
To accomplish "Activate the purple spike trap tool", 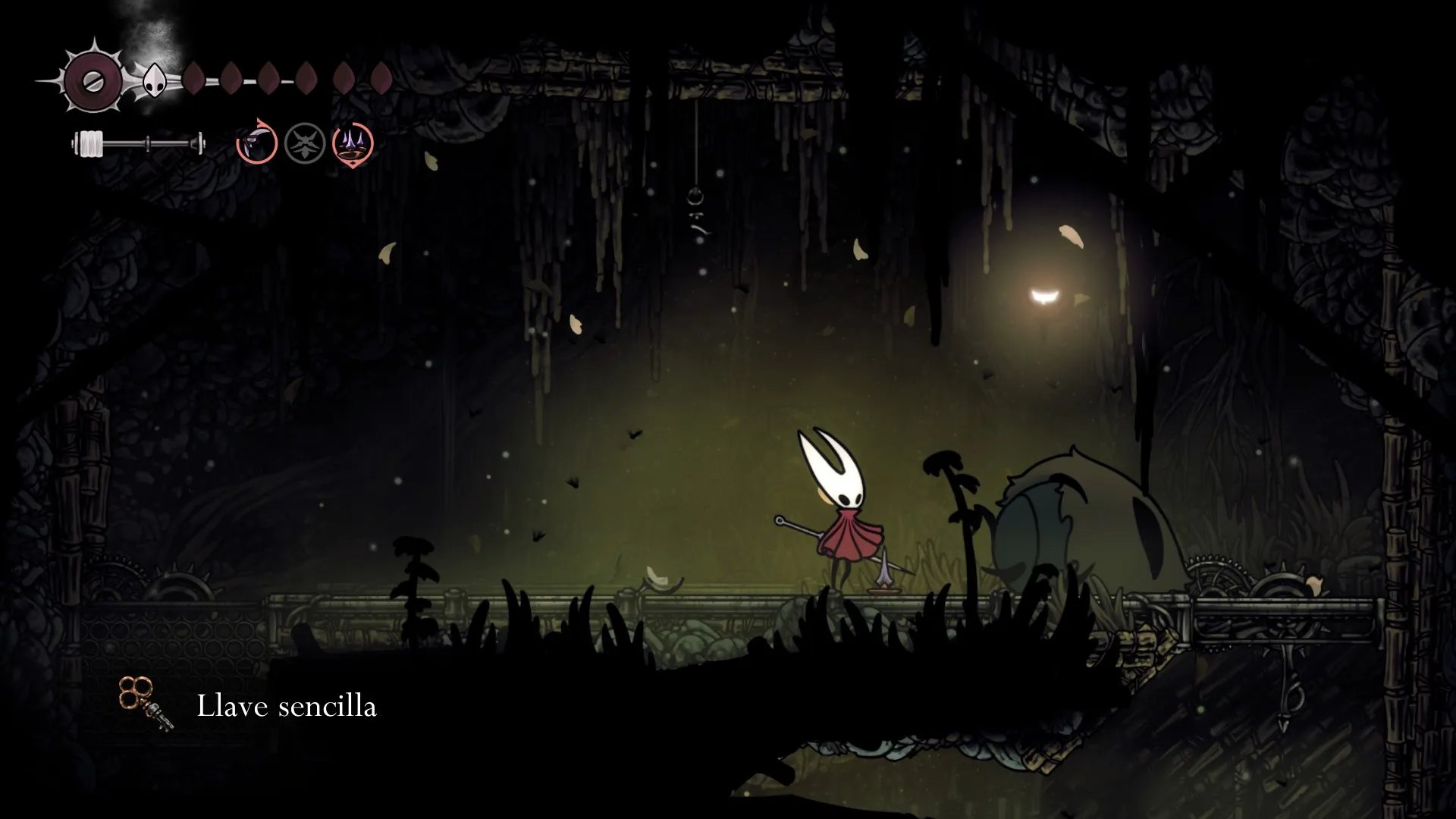I will pos(353,143).
